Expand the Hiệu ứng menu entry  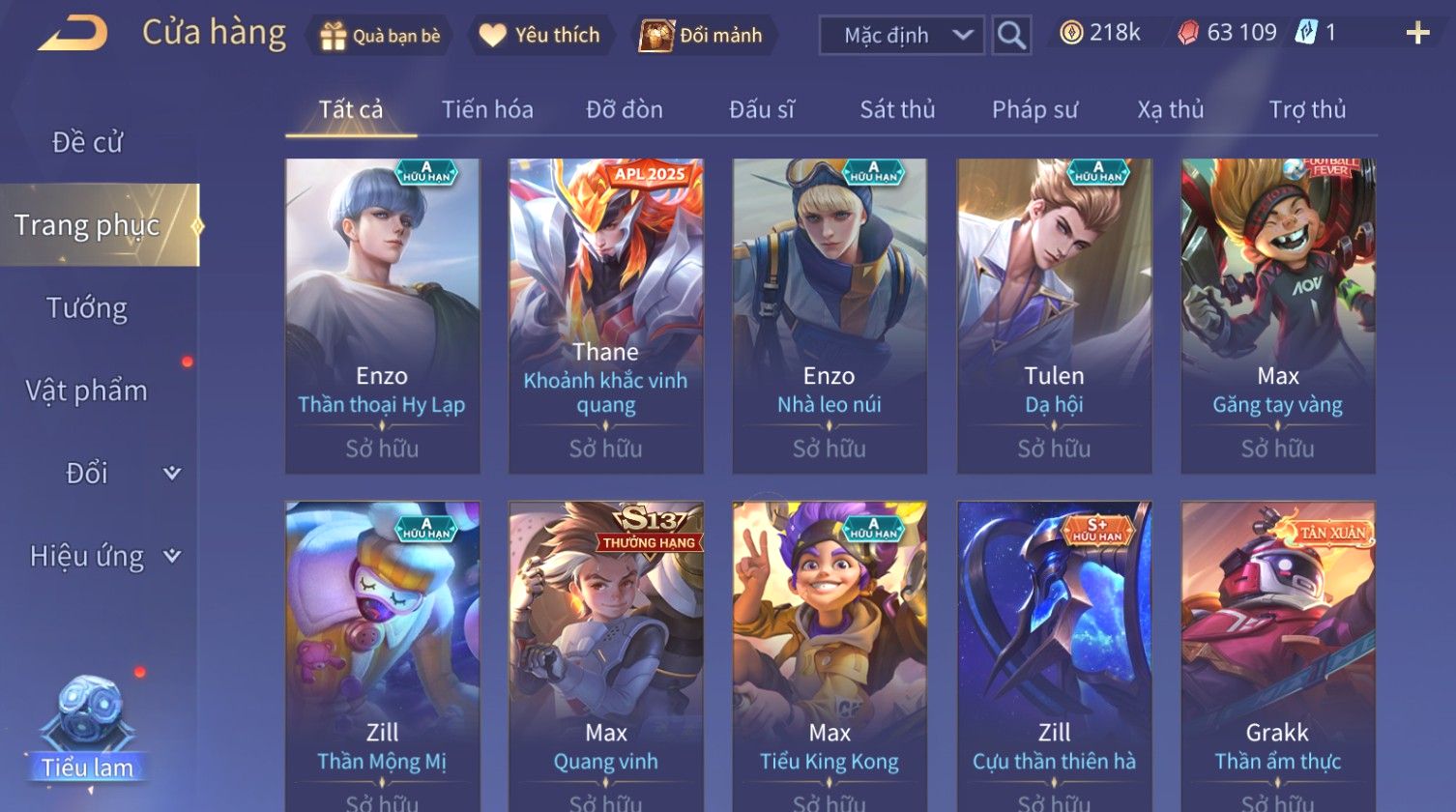click(102, 556)
